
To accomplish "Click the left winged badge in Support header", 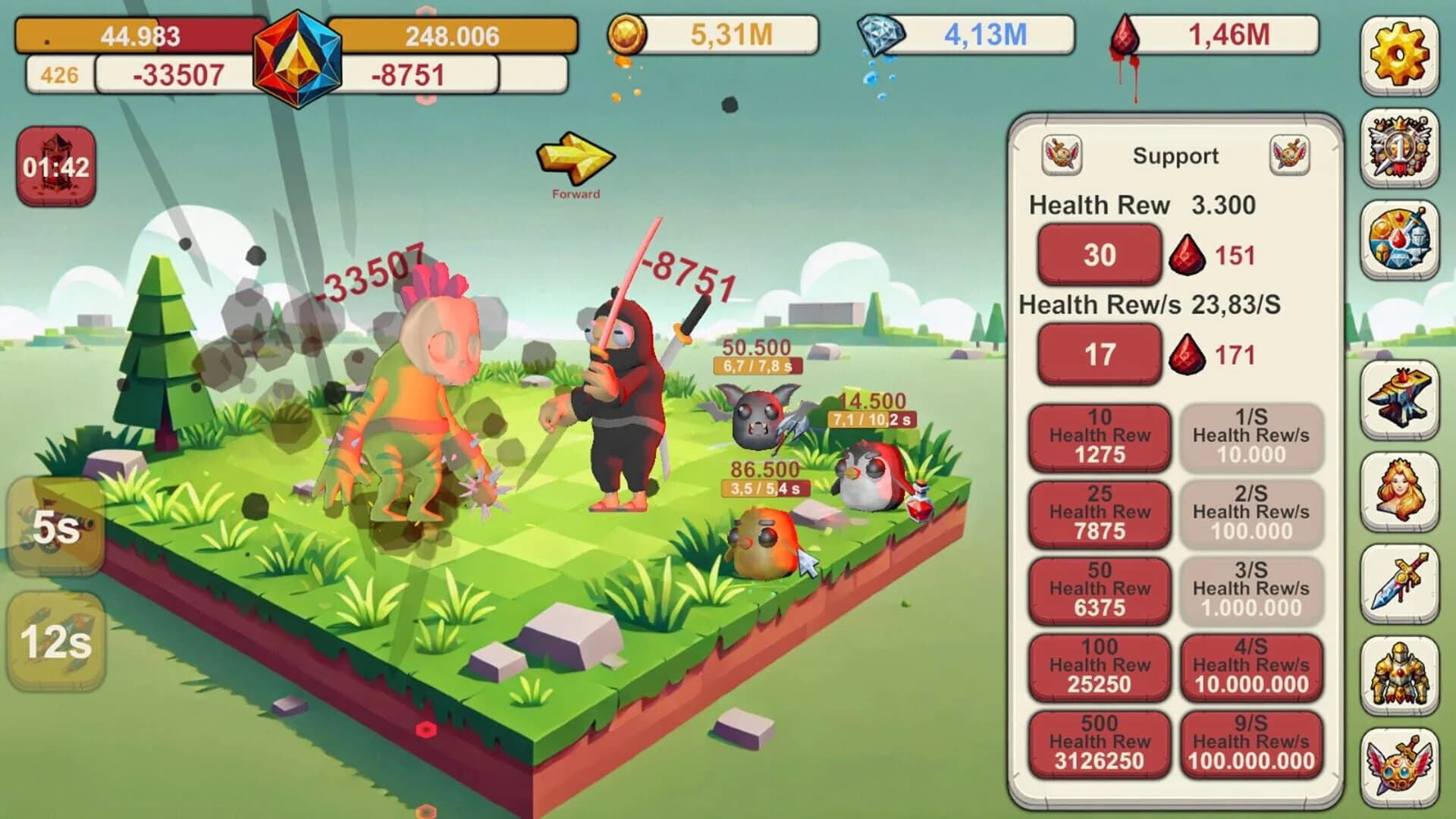I will 1062,154.
